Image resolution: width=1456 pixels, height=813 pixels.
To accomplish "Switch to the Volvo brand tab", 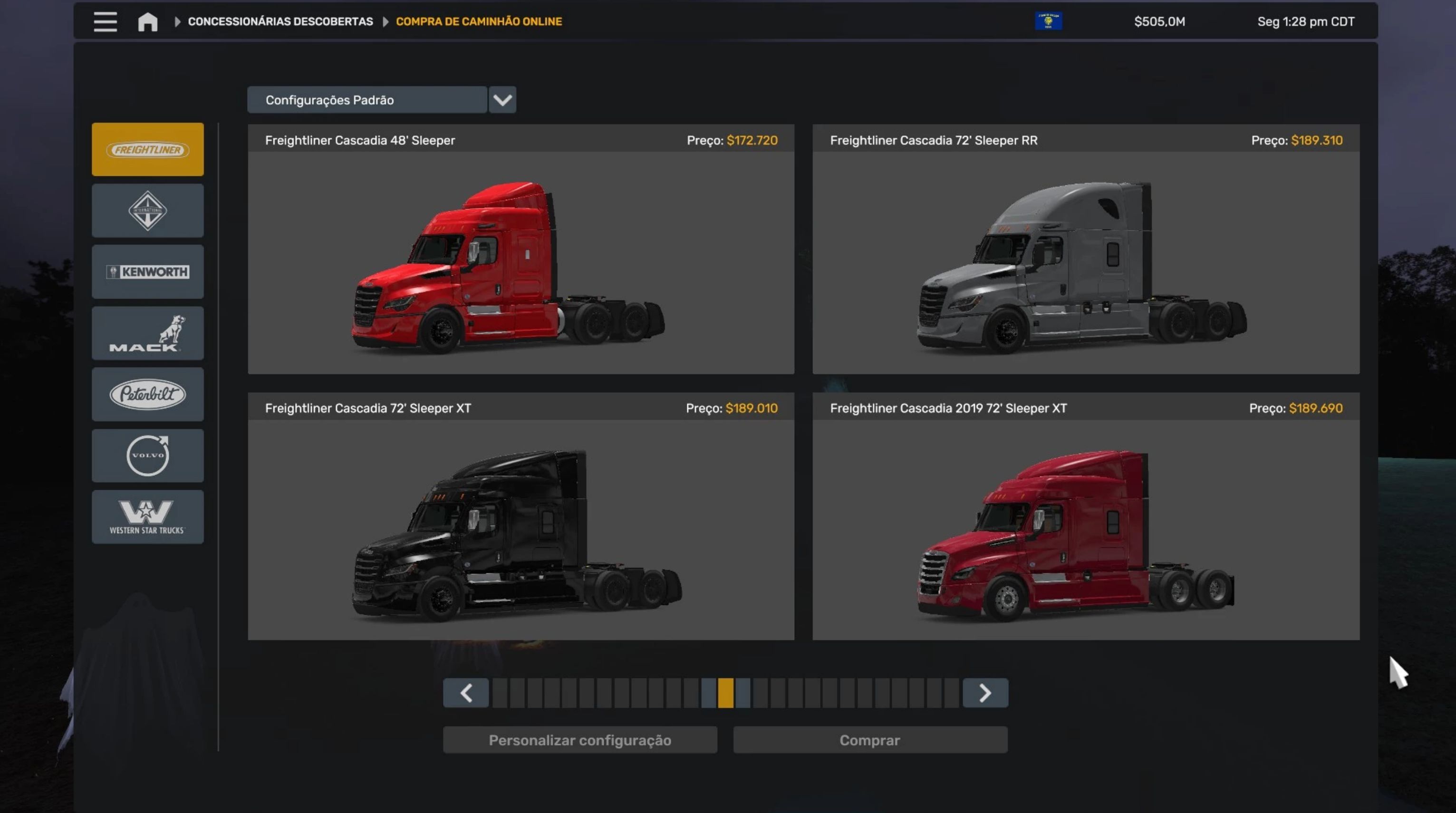I will [147, 455].
